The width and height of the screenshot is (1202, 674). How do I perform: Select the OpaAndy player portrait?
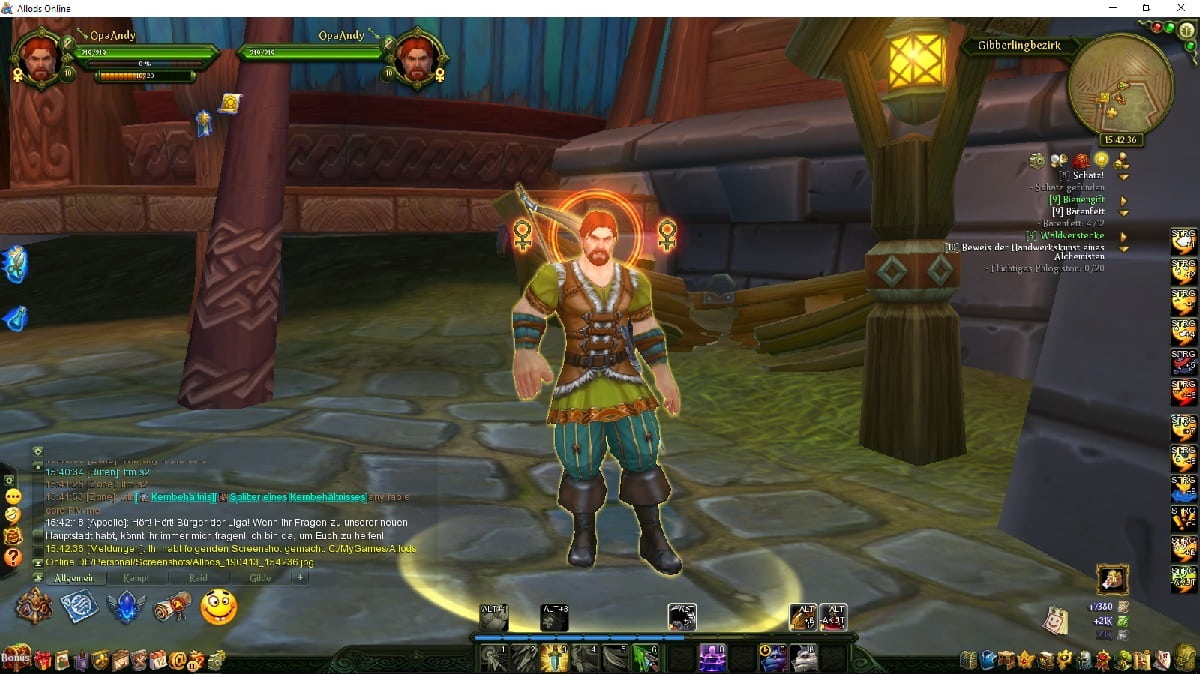[x=38, y=60]
